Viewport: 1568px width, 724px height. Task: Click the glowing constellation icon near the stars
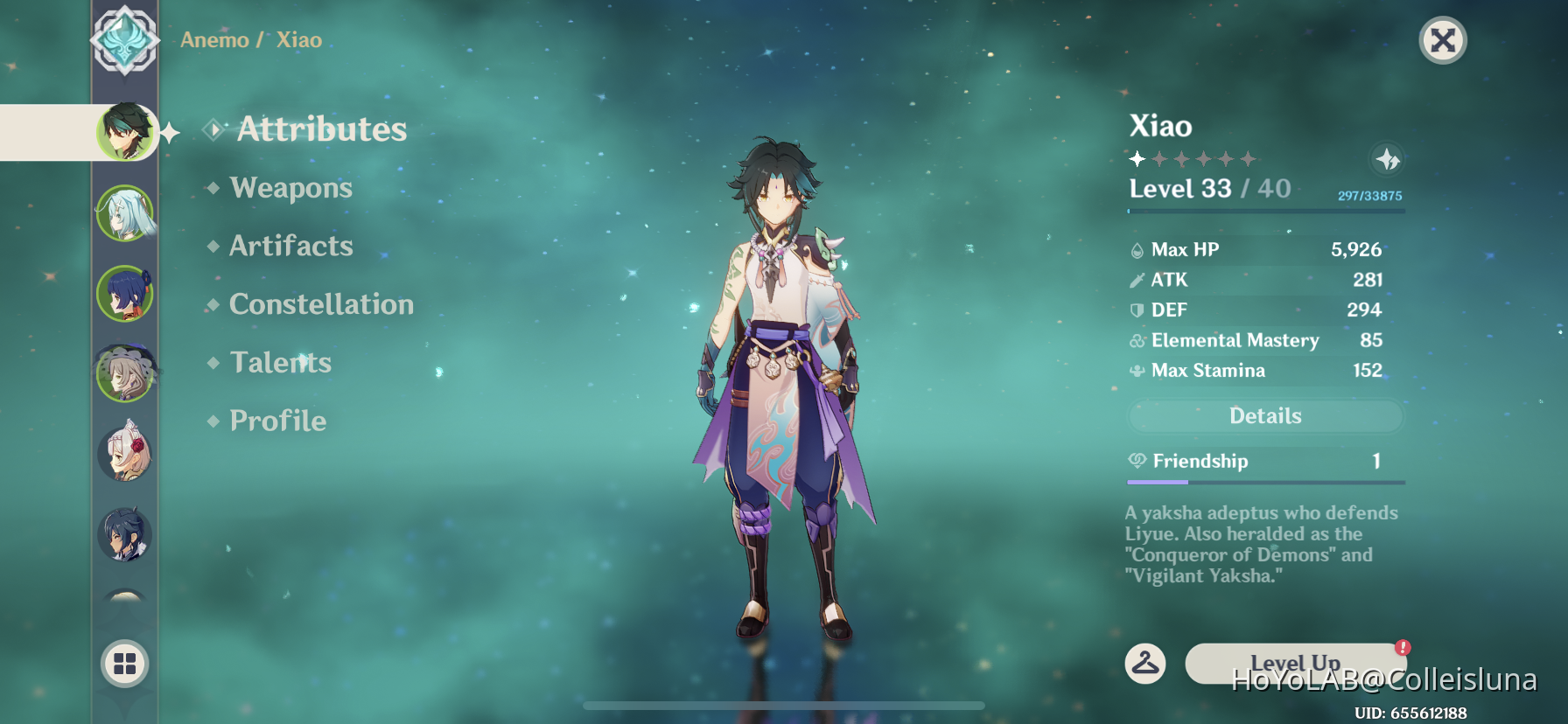1387,159
